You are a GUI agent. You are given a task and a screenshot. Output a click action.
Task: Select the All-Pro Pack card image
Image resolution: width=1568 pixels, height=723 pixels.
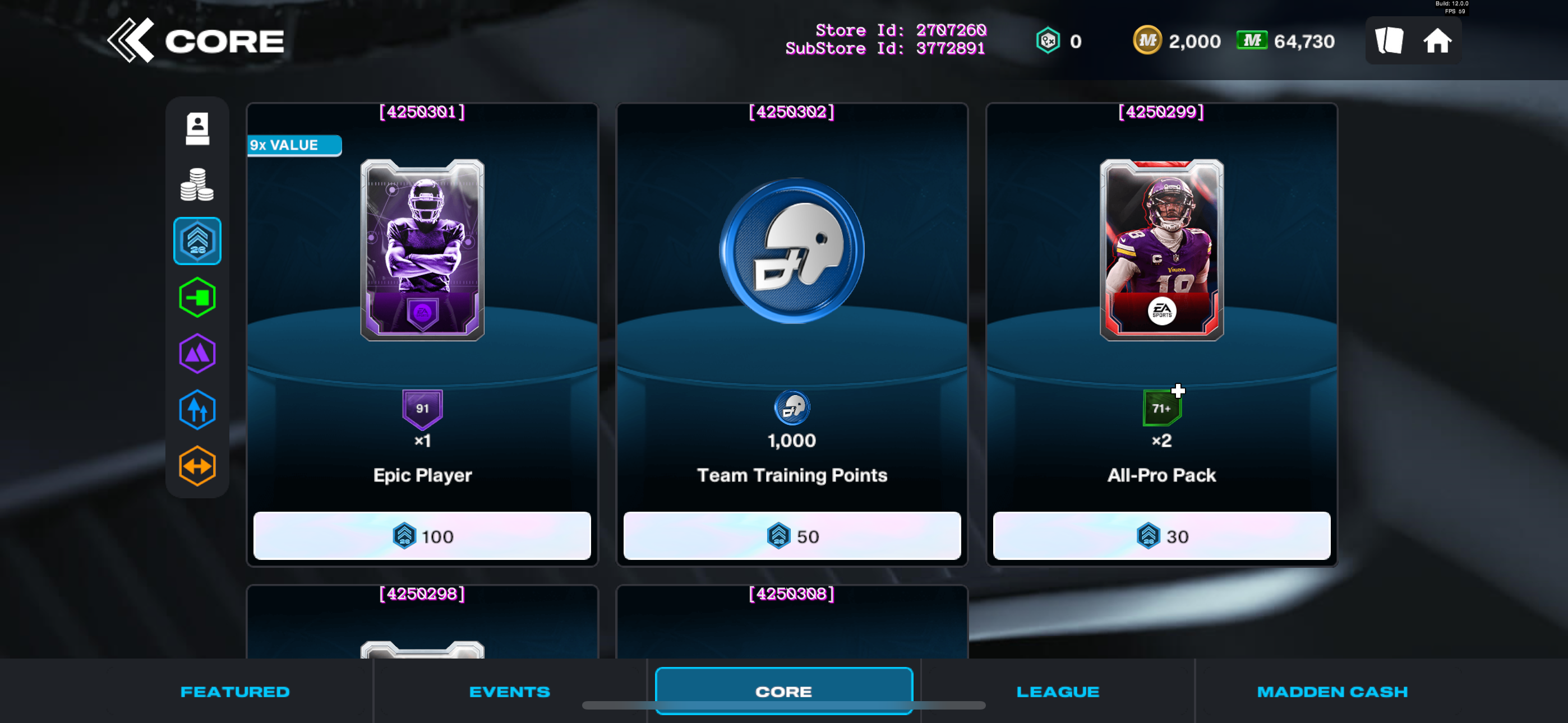pyautogui.click(x=1161, y=249)
